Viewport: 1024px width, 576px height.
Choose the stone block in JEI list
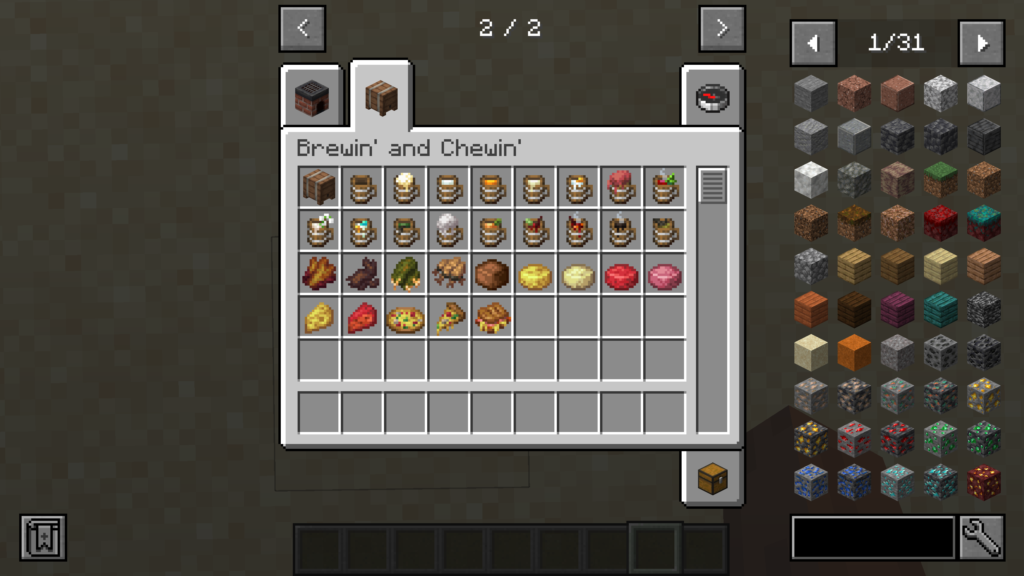pos(811,93)
